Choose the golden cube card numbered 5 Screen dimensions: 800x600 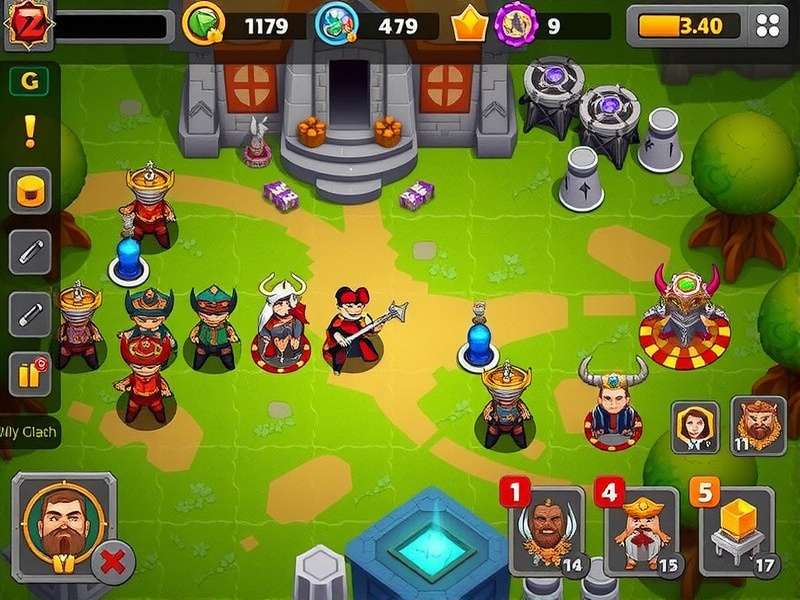click(737, 530)
